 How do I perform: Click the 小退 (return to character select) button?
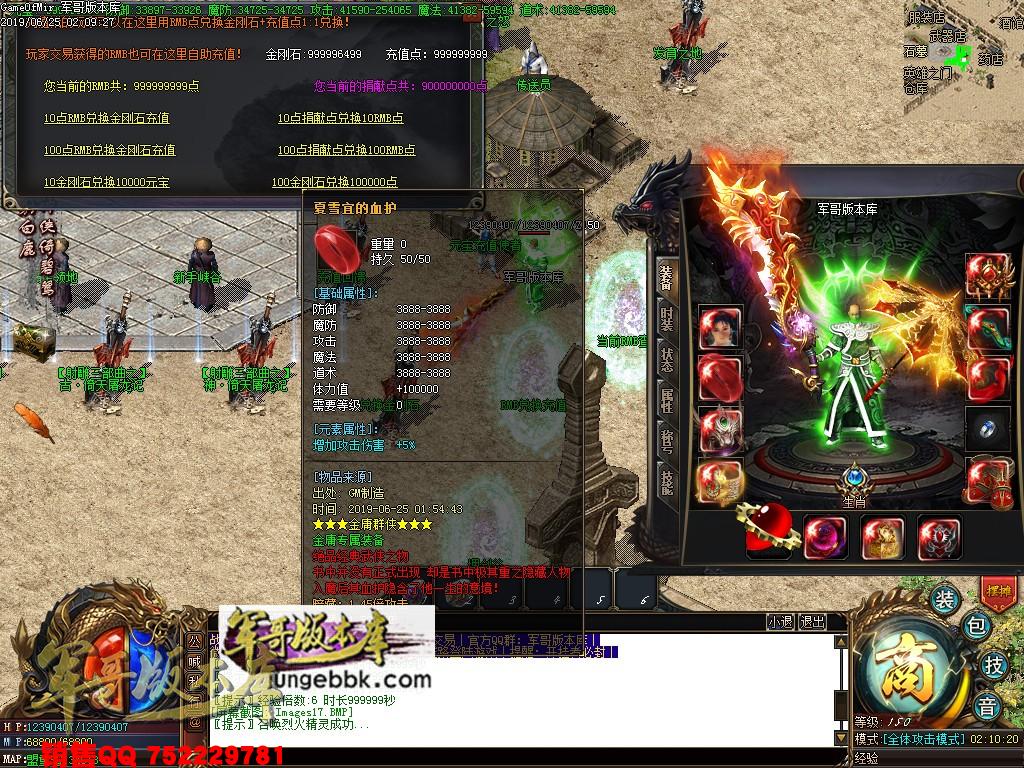click(781, 622)
